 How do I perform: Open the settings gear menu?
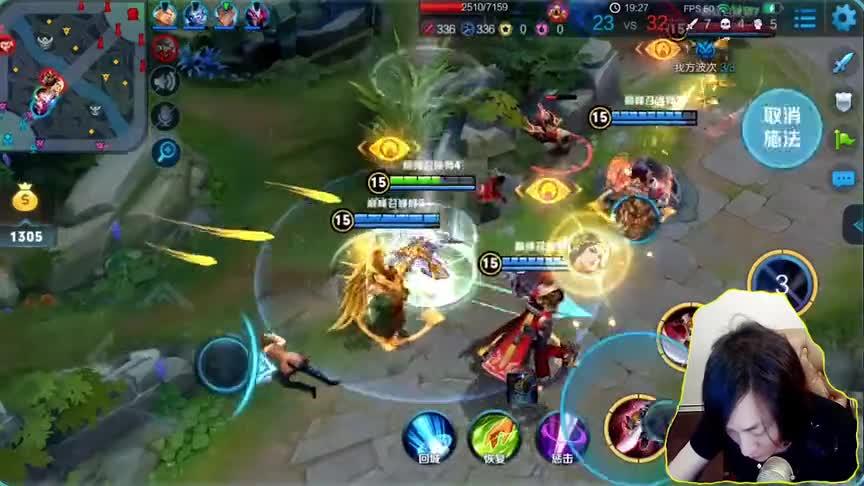click(x=845, y=17)
